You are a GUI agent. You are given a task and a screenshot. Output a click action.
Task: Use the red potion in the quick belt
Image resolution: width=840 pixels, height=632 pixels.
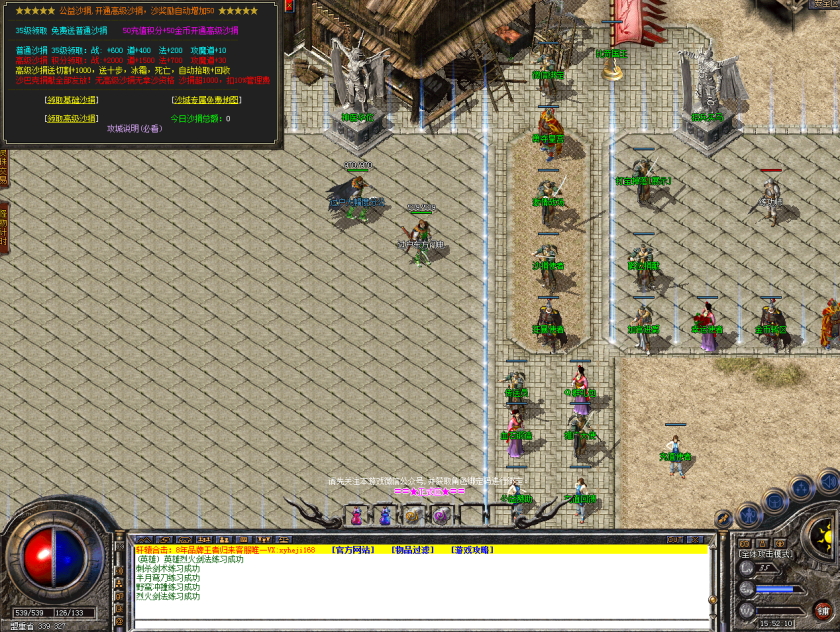(x=357, y=516)
